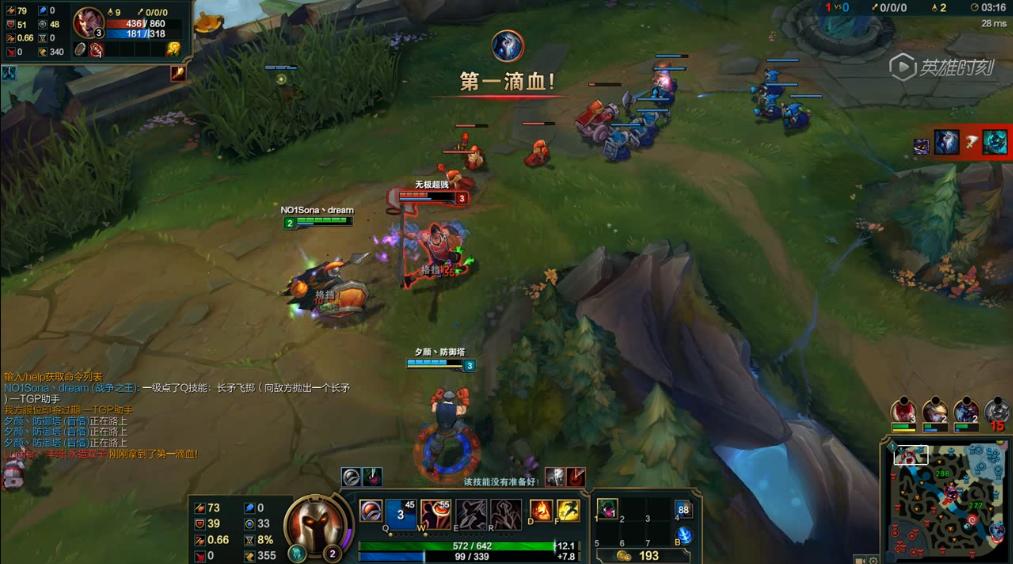Activate the blue trinket ward slot
Screen dimensions: 1013x564
684,509
